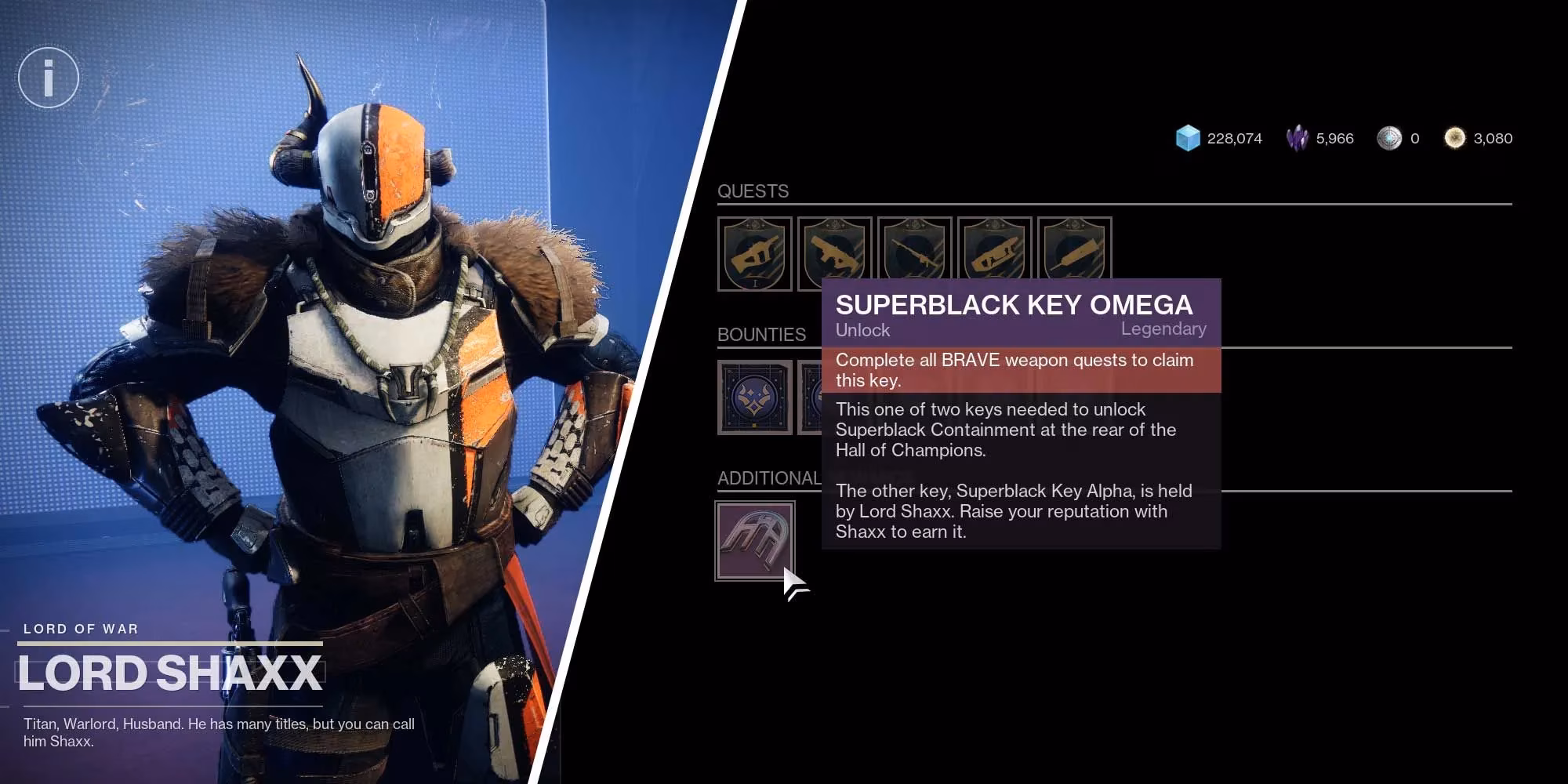Select the ADDITIONAL rewards section label

(767, 477)
